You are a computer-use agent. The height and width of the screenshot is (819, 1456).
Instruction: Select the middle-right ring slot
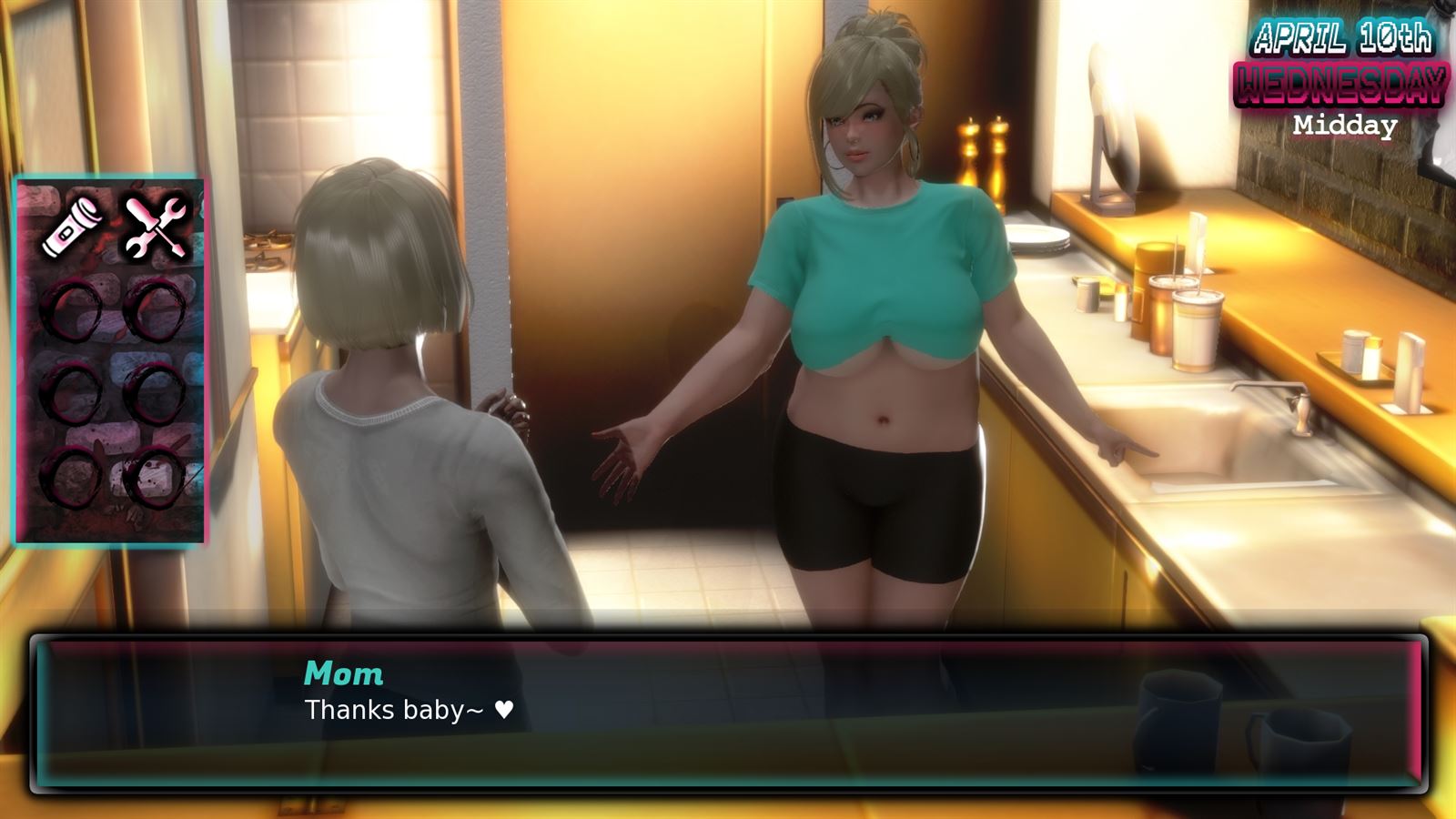click(x=153, y=391)
